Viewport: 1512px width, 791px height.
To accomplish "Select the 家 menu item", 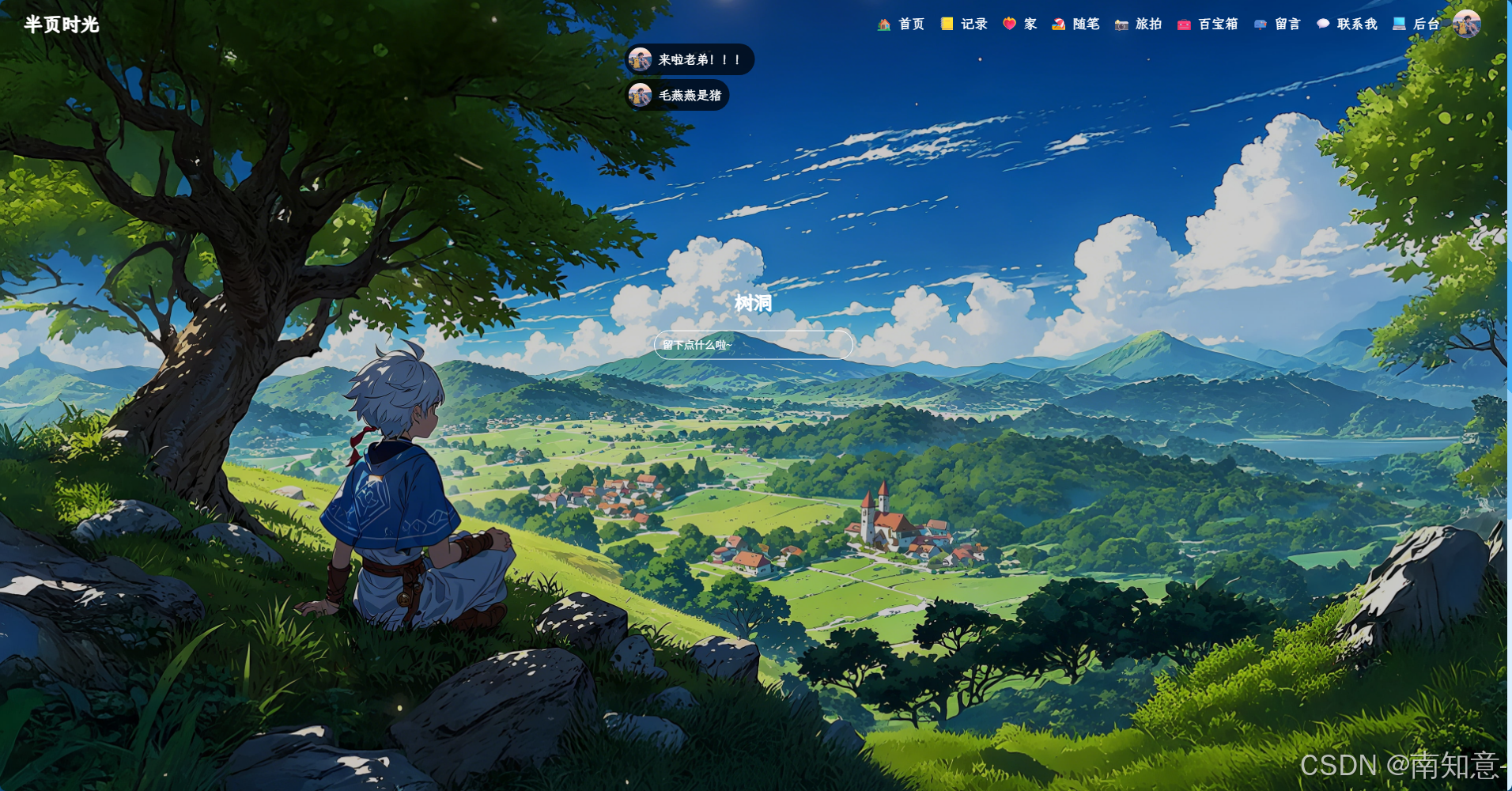I will tap(1020, 25).
